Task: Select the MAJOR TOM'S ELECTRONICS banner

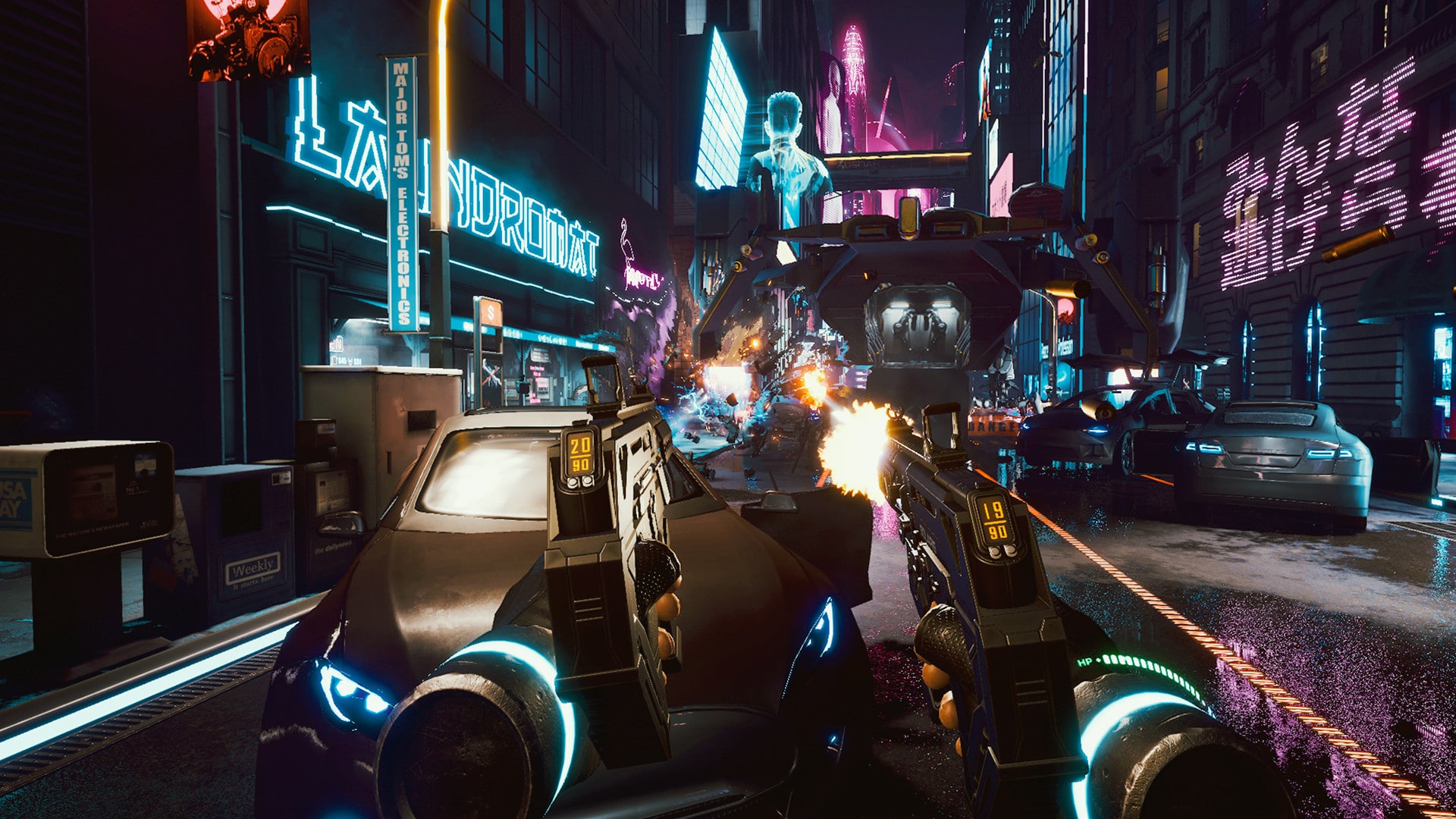Action: 402,190
